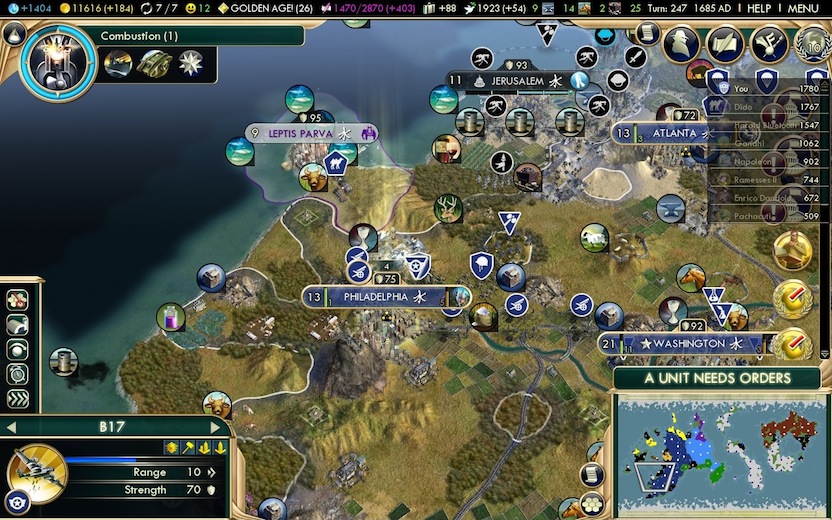Screen dimensions: 832x520
Task: Open the HELP Civilopedia link
Action: (759, 8)
